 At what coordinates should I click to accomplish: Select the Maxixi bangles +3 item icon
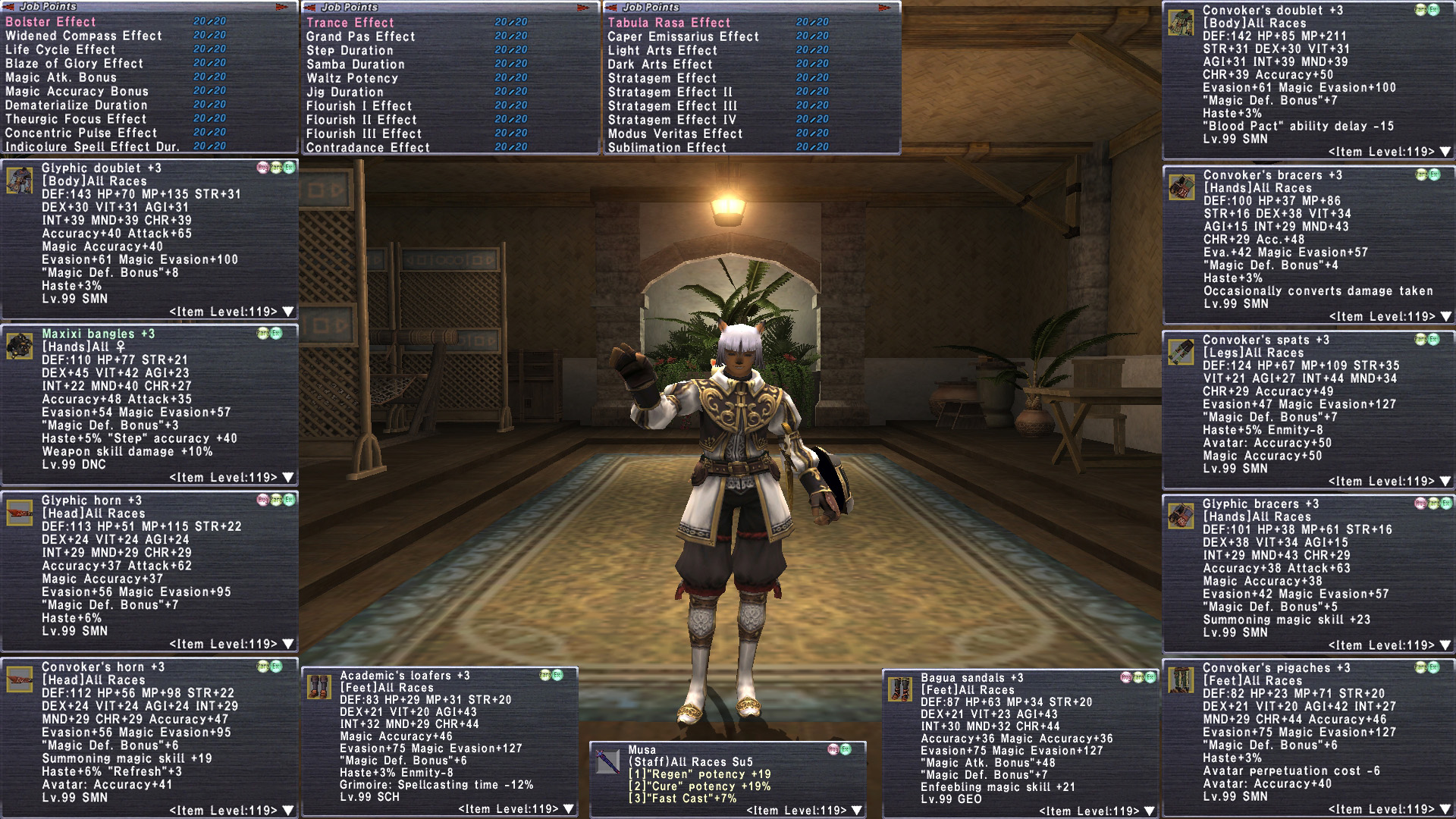point(19,346)
